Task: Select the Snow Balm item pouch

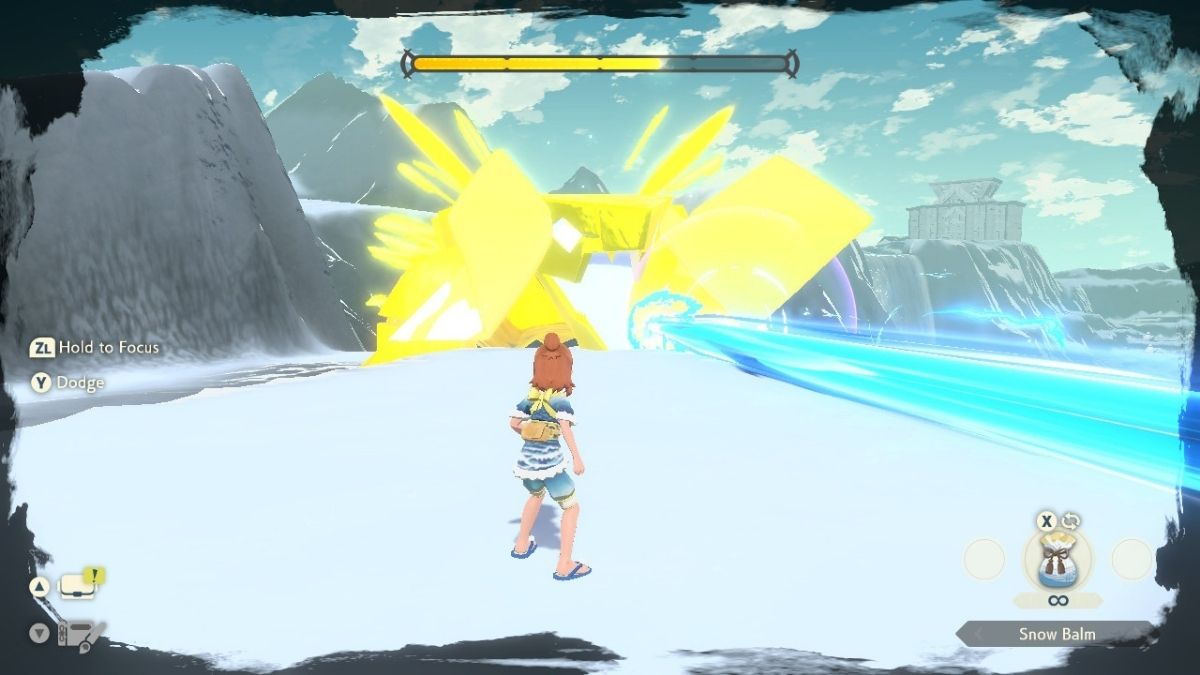Action: click(1057, 562)
